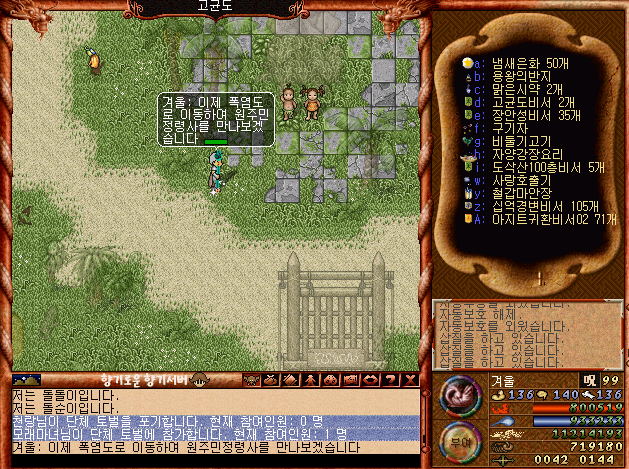The width and height of the screenshot is (629, 469).
Task: Click the question mark help icon
Action: (391, 380)
